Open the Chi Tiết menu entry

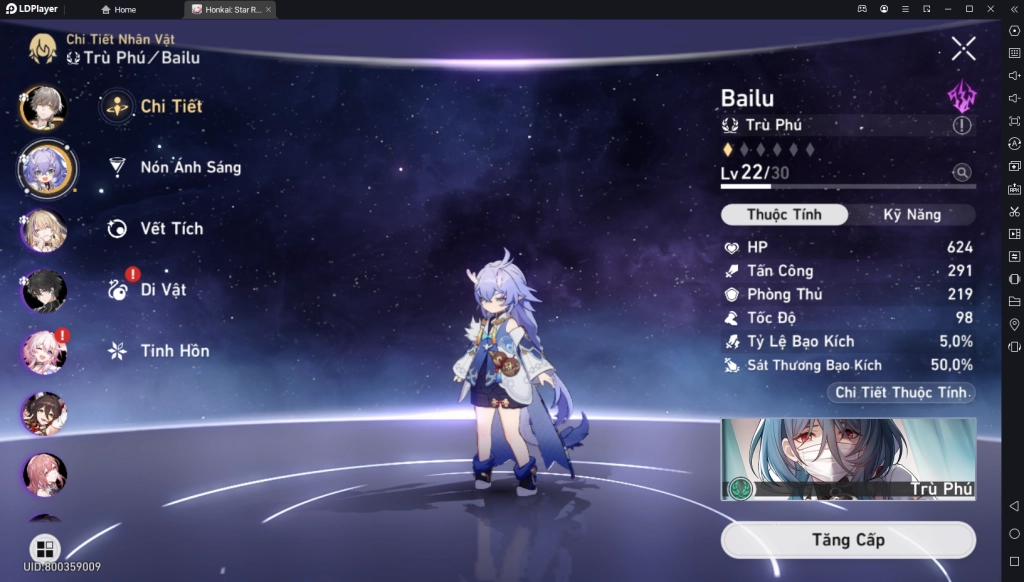point(171,106)
